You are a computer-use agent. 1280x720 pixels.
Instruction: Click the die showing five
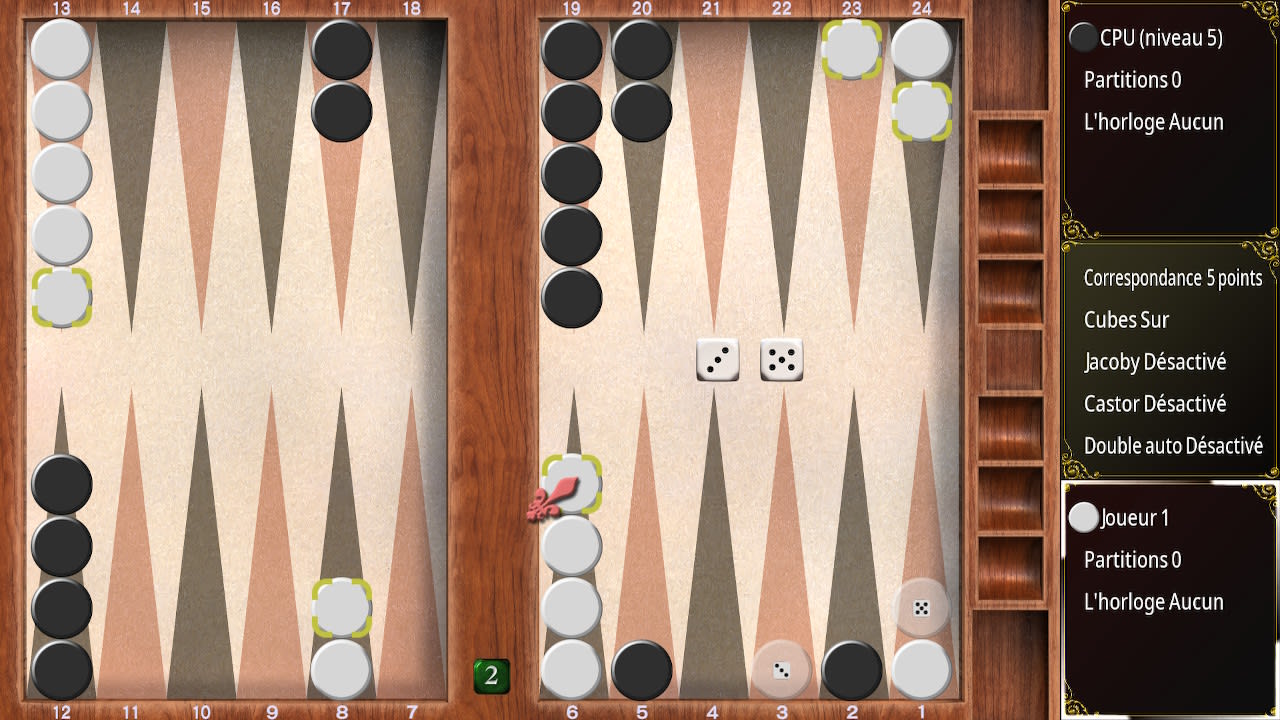782,359
